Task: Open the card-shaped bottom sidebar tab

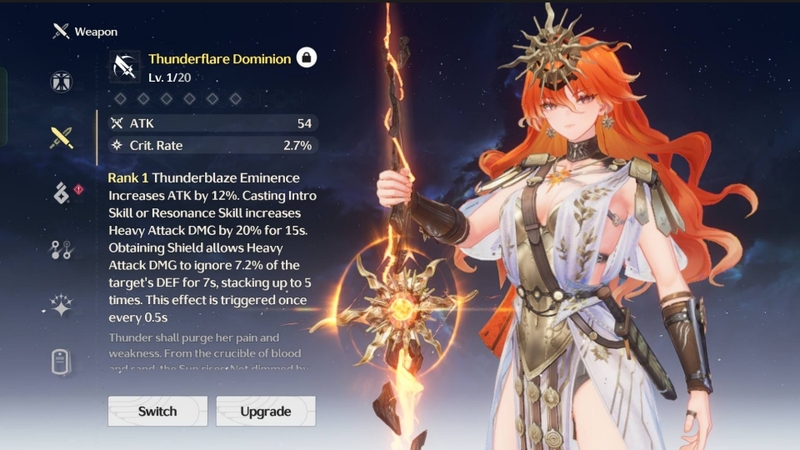Action: pyautogui.click(x=61, y=362)
